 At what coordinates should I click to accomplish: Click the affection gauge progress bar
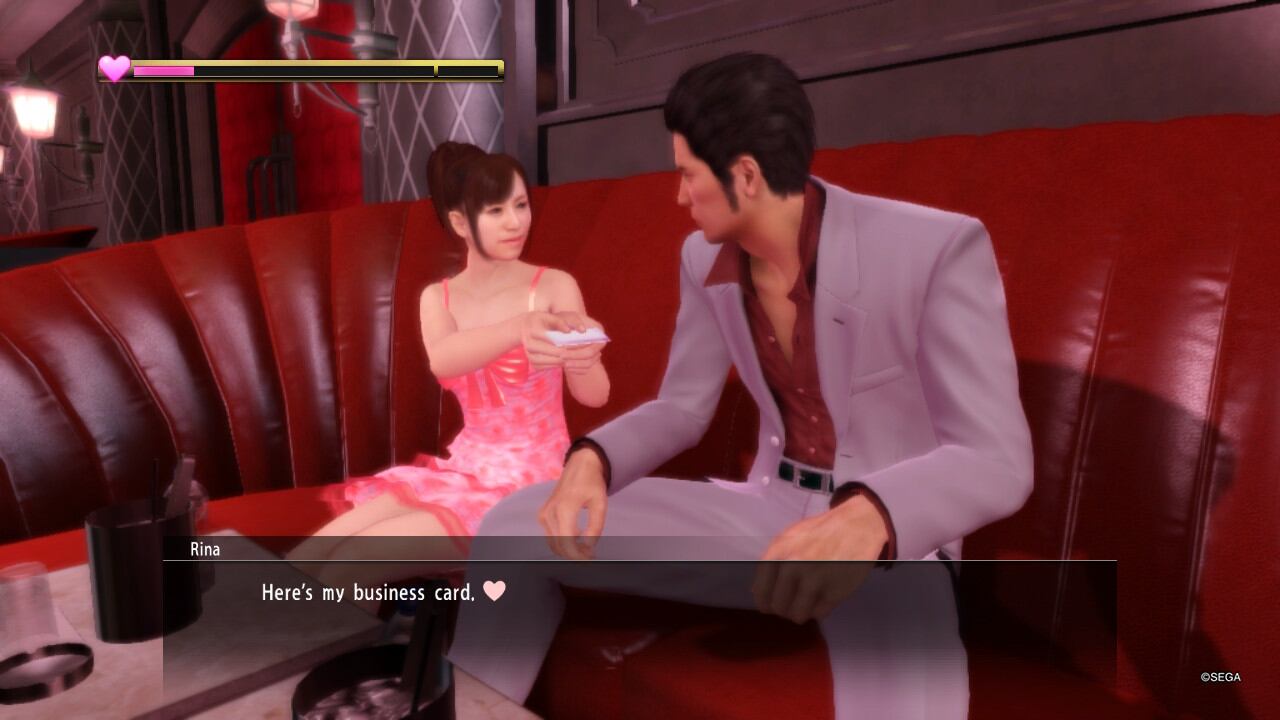[x=165, y=71]
